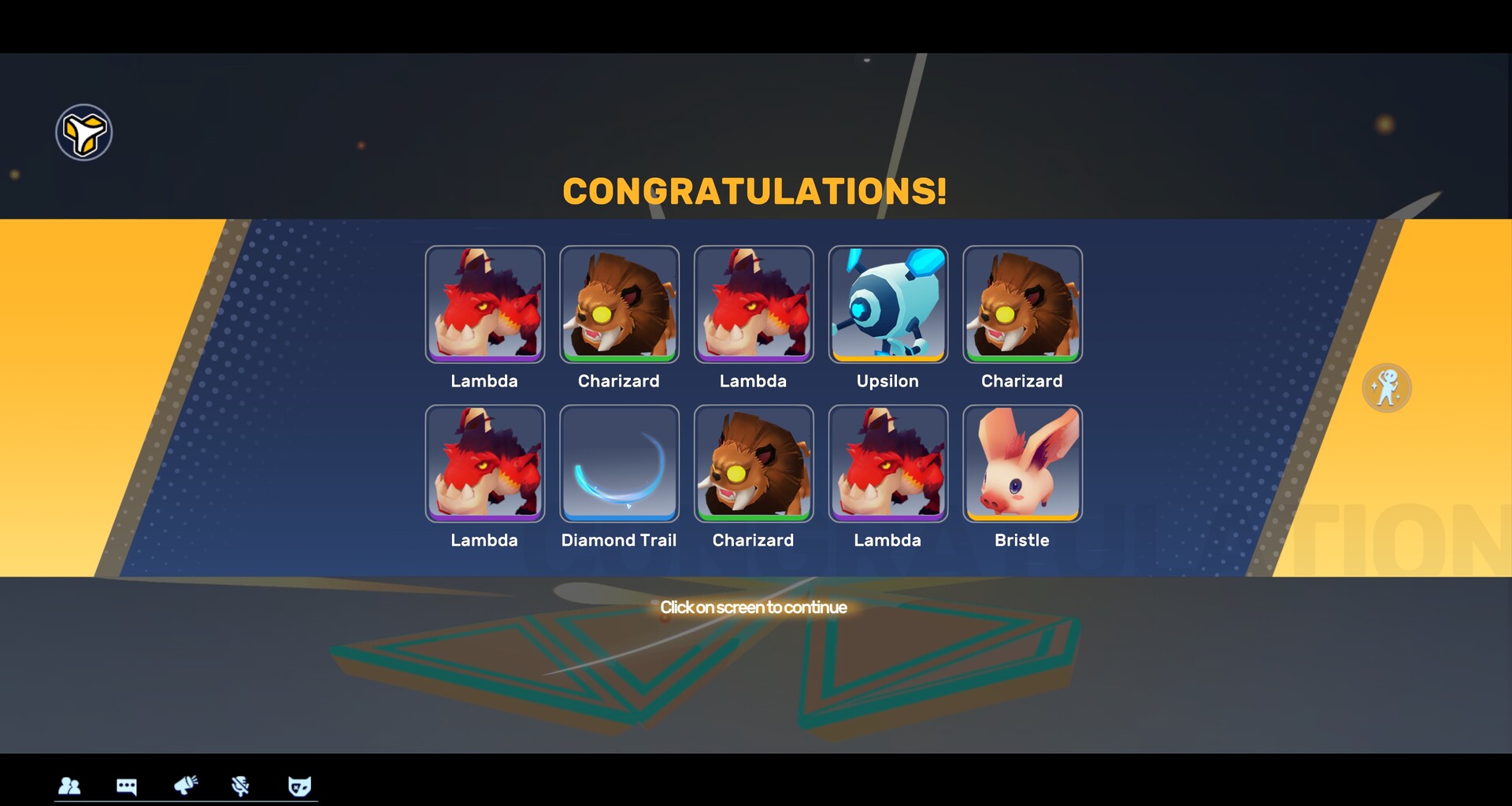Click the robot icon on the Upsilon card

click(888, 304)
